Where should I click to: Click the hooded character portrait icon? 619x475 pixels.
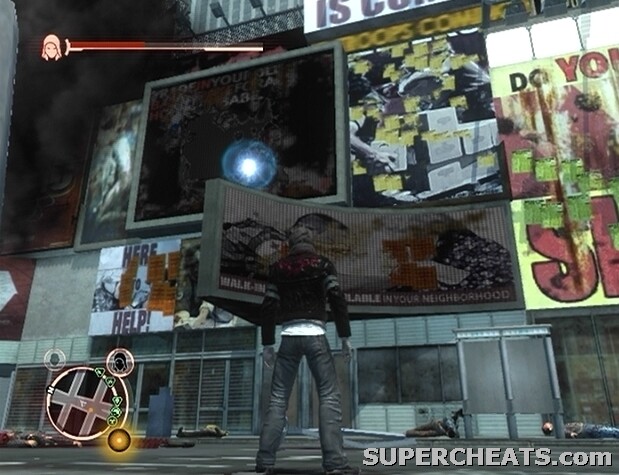(50, 46)
